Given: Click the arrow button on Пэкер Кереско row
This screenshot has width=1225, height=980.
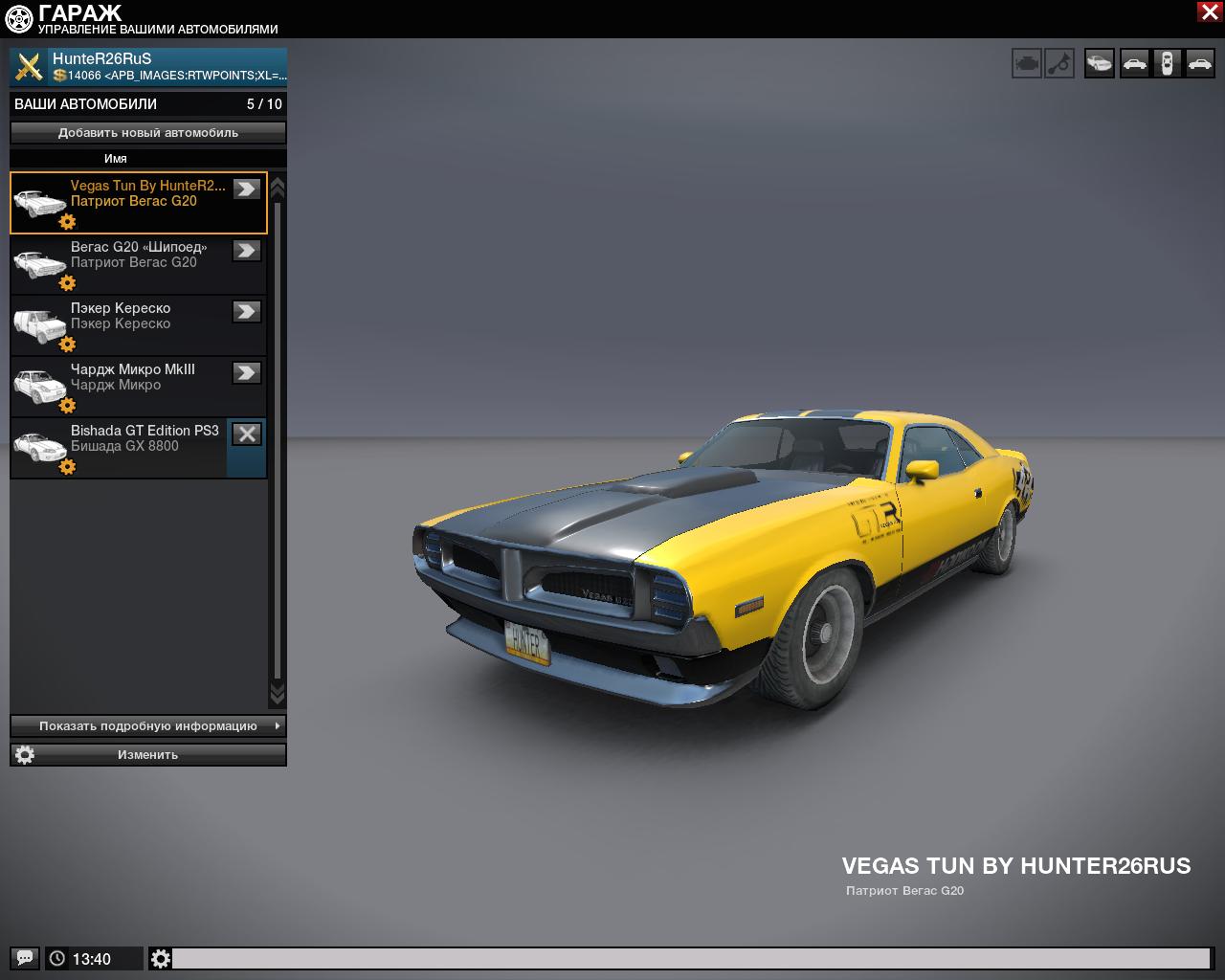Looking at the screenshot, I should click(247, 311).
